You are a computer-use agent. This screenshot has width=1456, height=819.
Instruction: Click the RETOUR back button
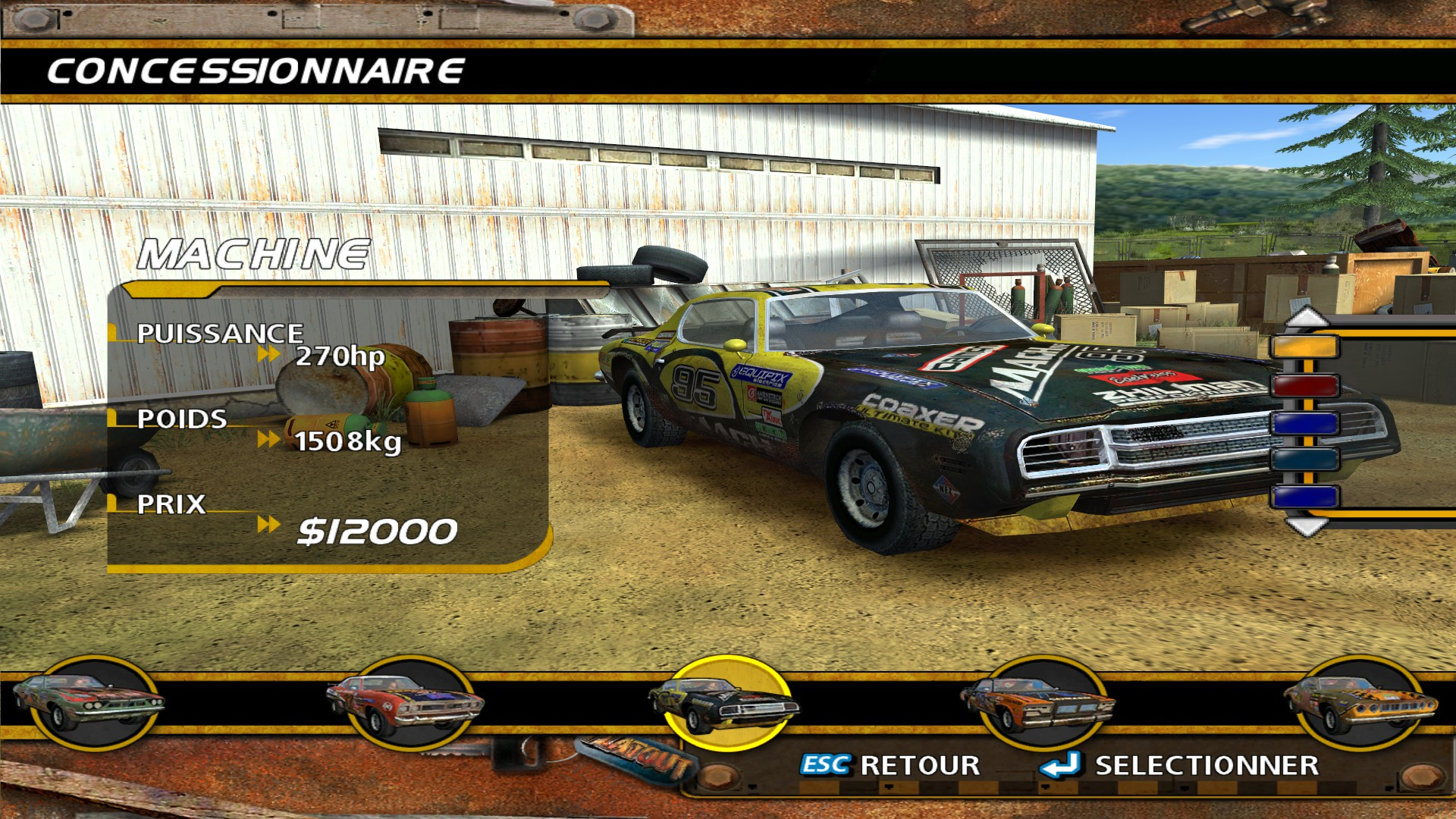[891, 765]
